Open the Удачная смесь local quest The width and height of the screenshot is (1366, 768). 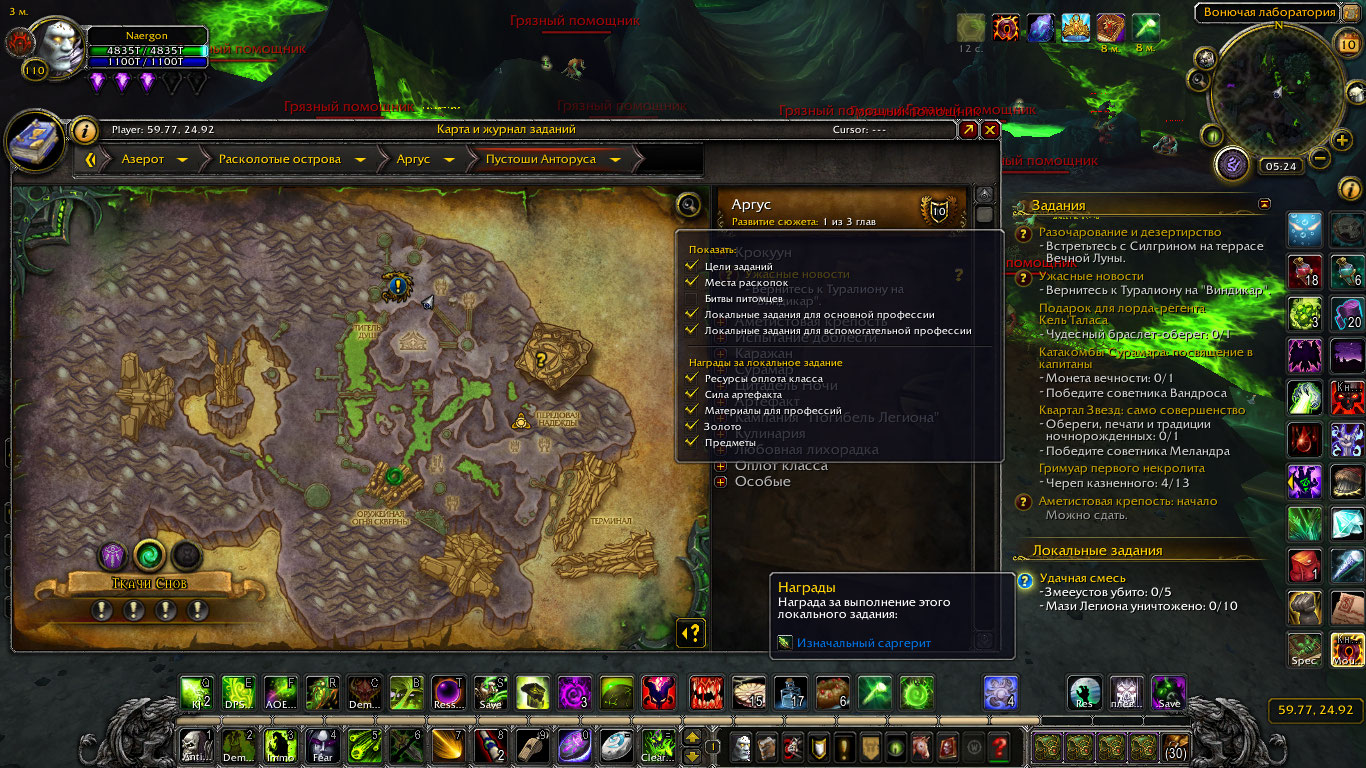(x=1082, y=578)
